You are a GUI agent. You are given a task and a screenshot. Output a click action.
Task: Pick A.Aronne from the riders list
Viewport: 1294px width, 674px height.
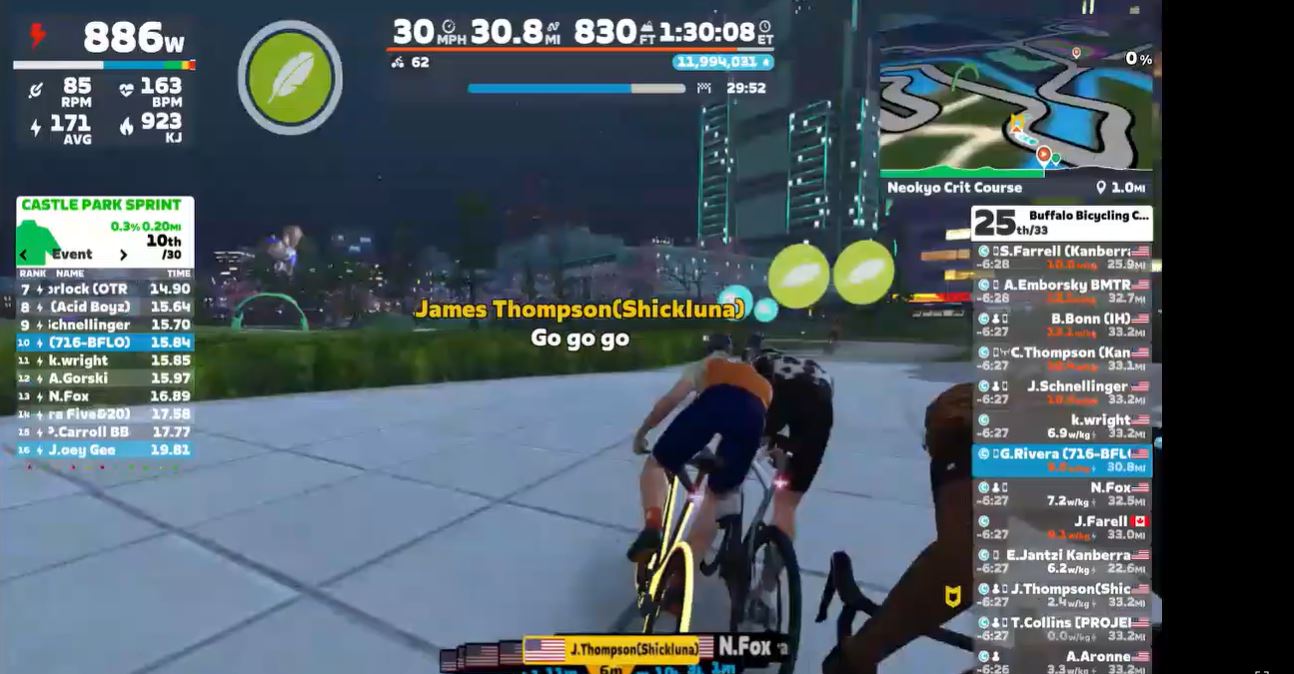pos(1062,662)
